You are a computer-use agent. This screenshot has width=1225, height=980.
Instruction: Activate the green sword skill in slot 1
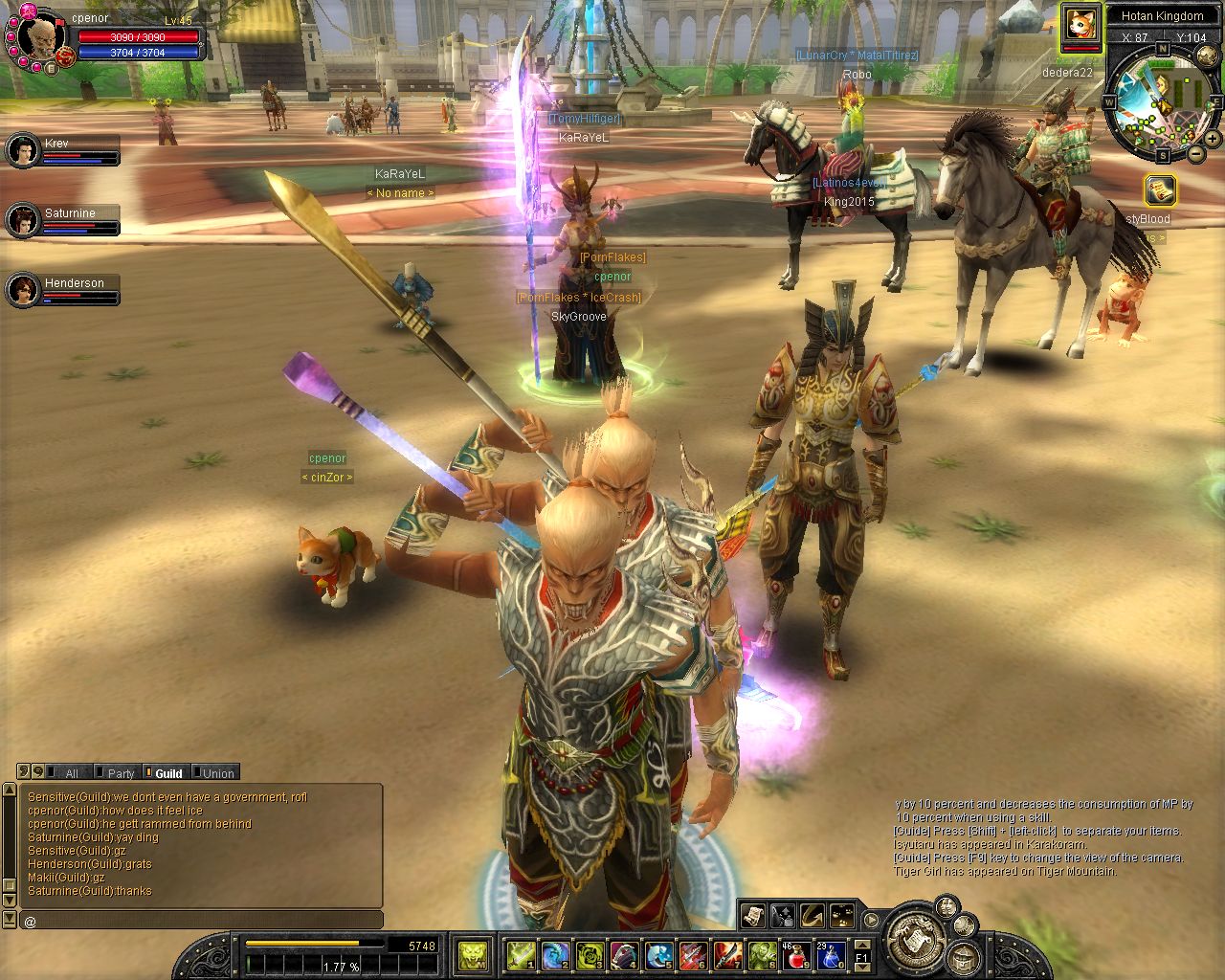pos(522,954)
